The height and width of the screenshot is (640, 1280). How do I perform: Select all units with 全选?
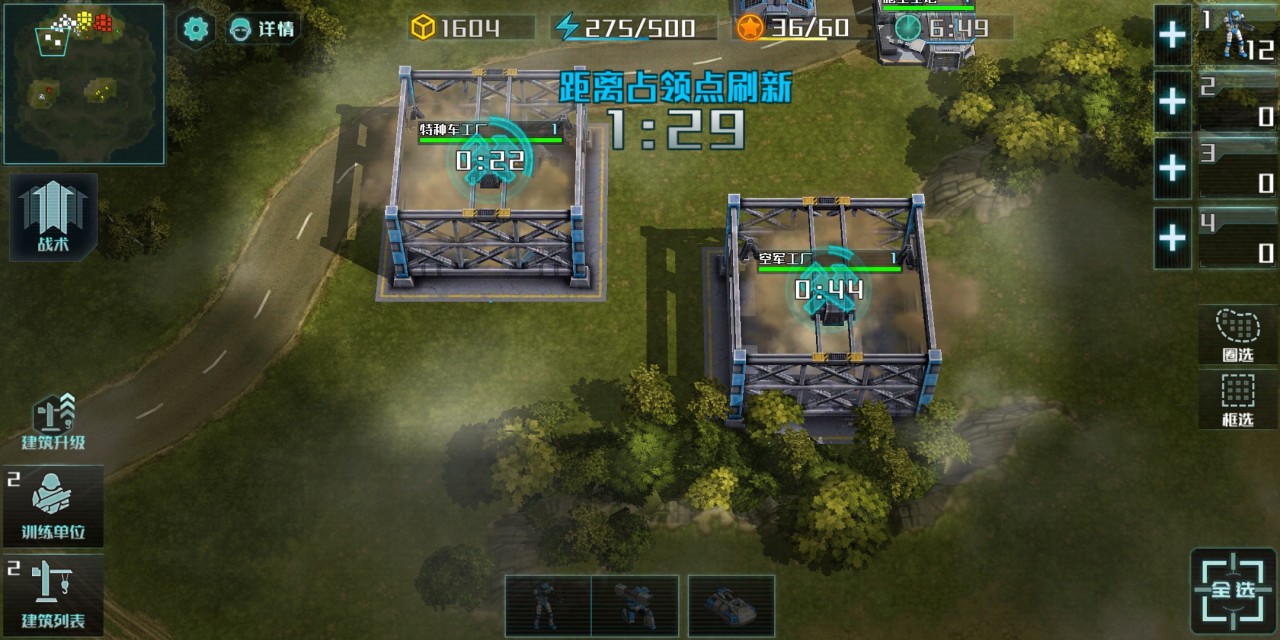(1234, 590)
